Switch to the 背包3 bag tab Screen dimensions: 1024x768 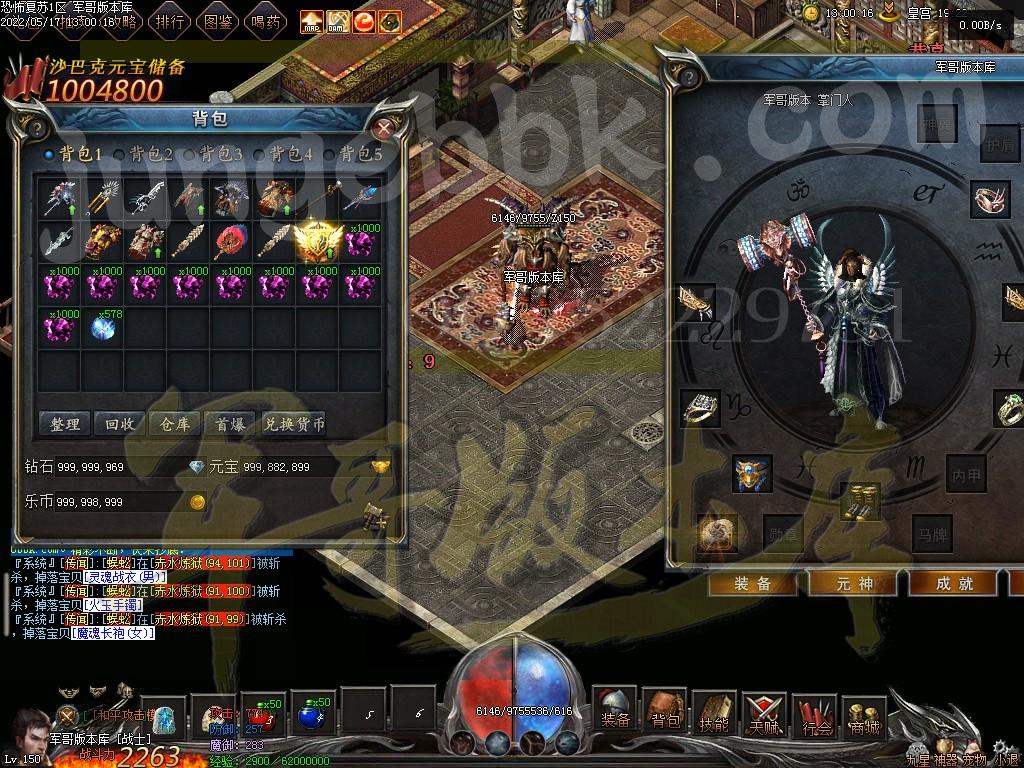click(220, 155)
